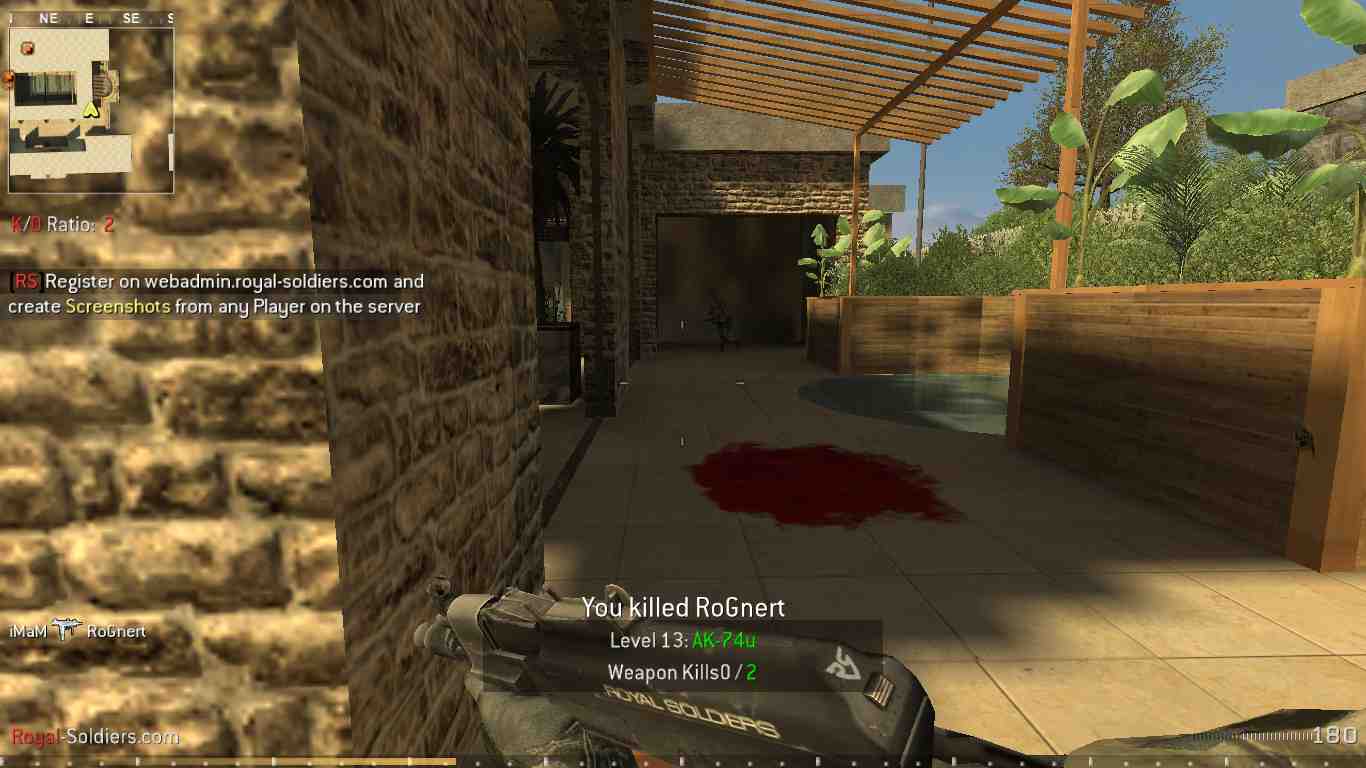Expand the server announcement message box
Viewport: 1366px width, 768px height.
(x=217, y=294)
